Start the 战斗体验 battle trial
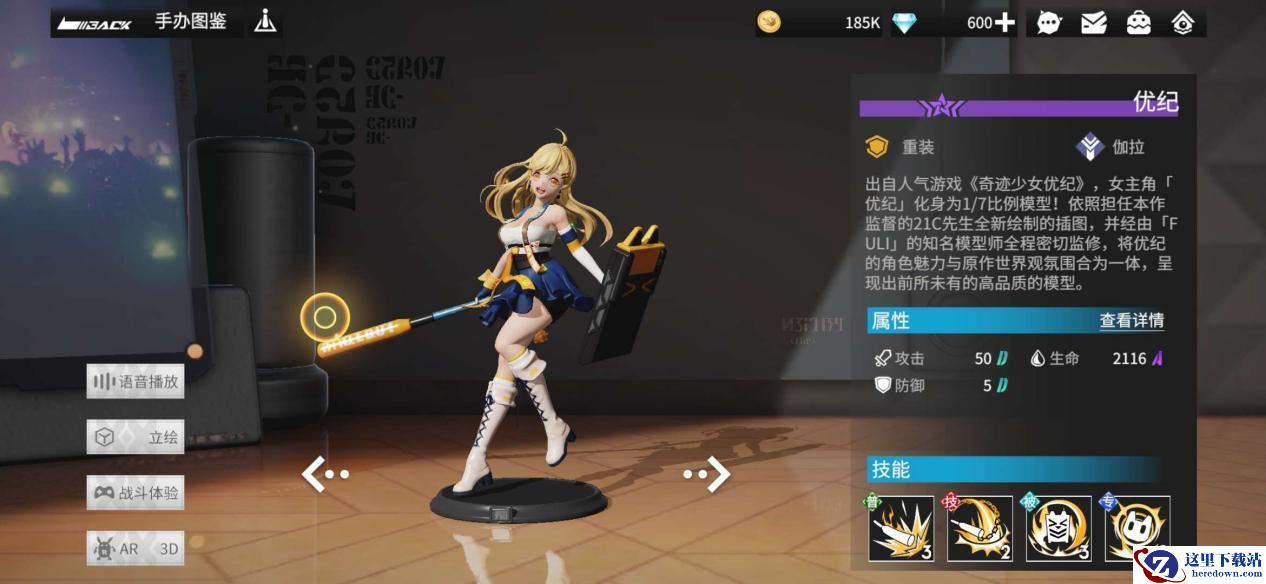Image resolution: width=1266 pixels, height=584 pixels. coord(136,492)
